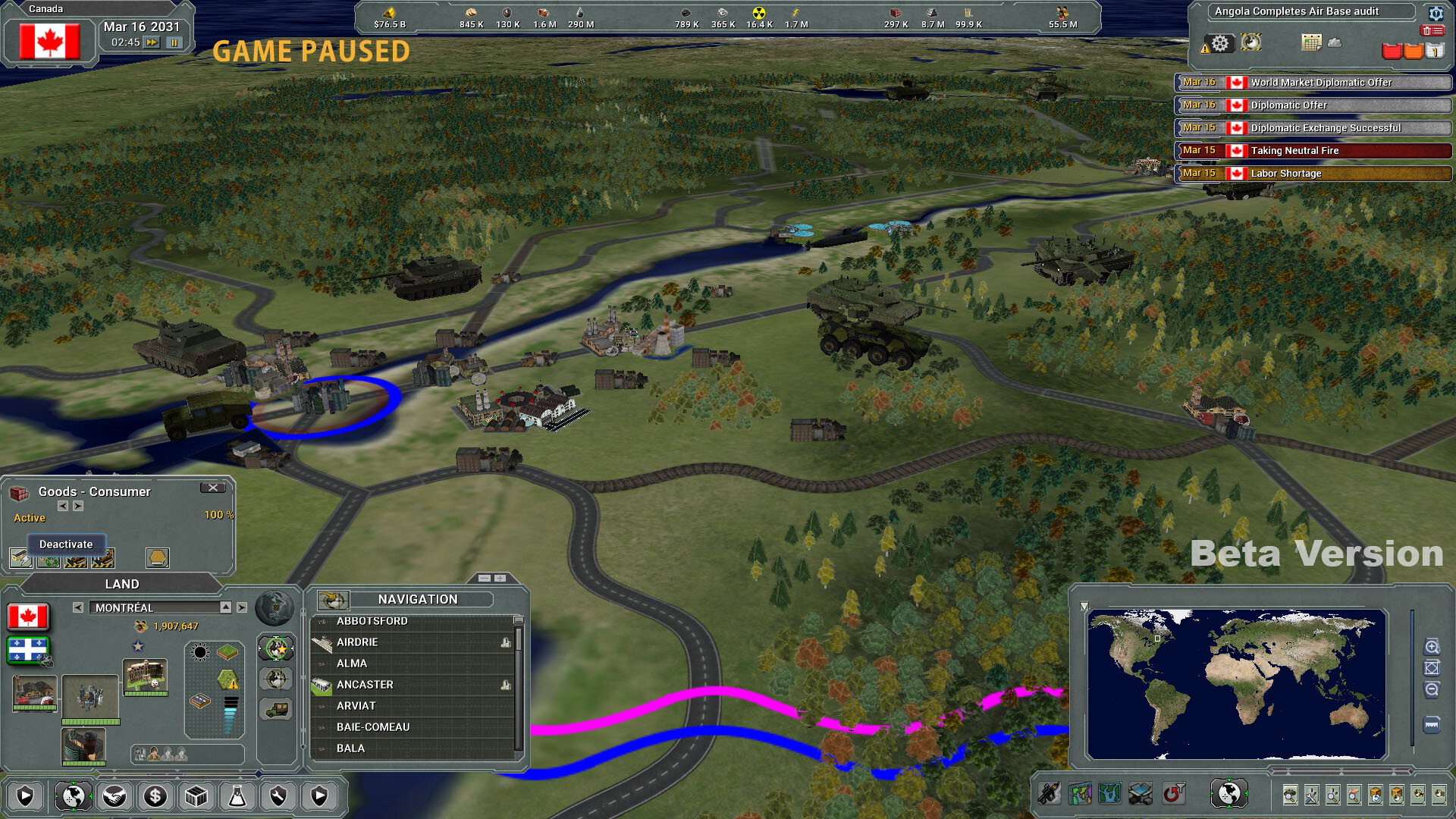Click the goods crate icon
This screenshot has width=1456, height=819.
[x=196, y=796]
